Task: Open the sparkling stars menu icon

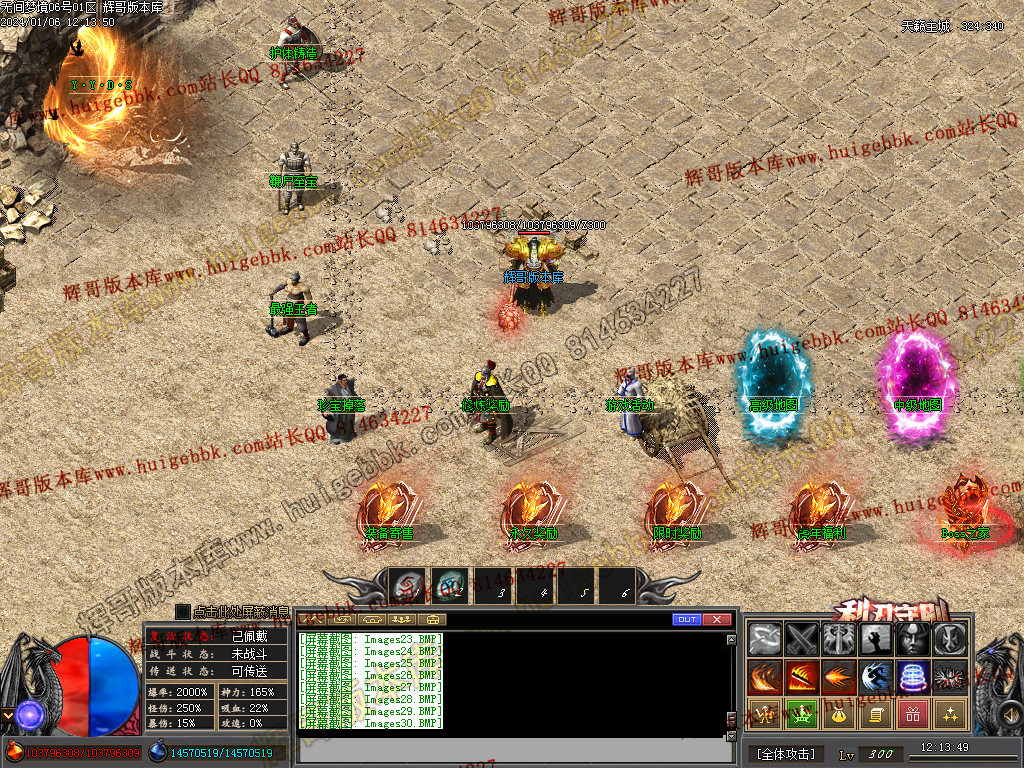Action: (x=949, y=714)
